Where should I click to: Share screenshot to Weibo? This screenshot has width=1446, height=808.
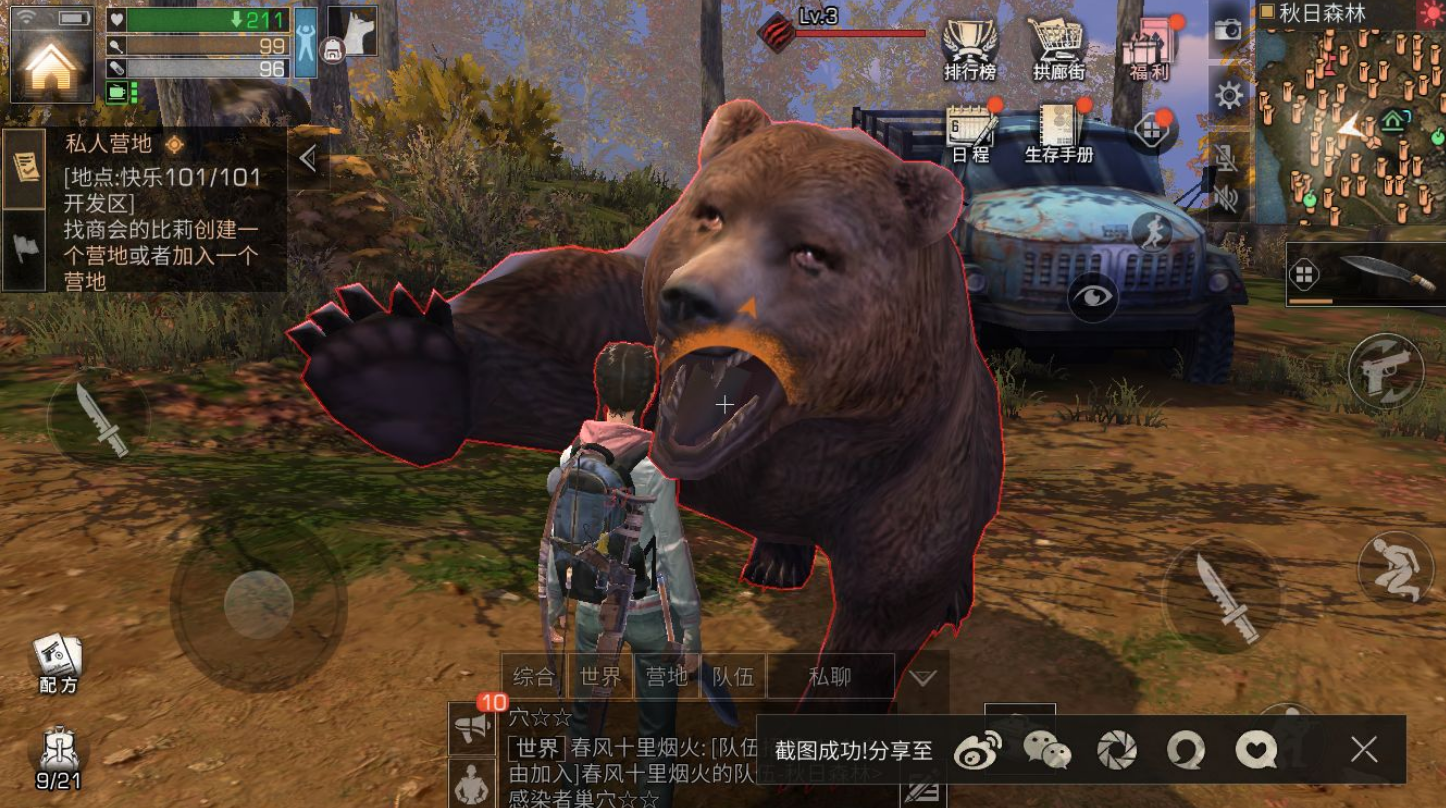pyautogui.click(x=977, y=750)
